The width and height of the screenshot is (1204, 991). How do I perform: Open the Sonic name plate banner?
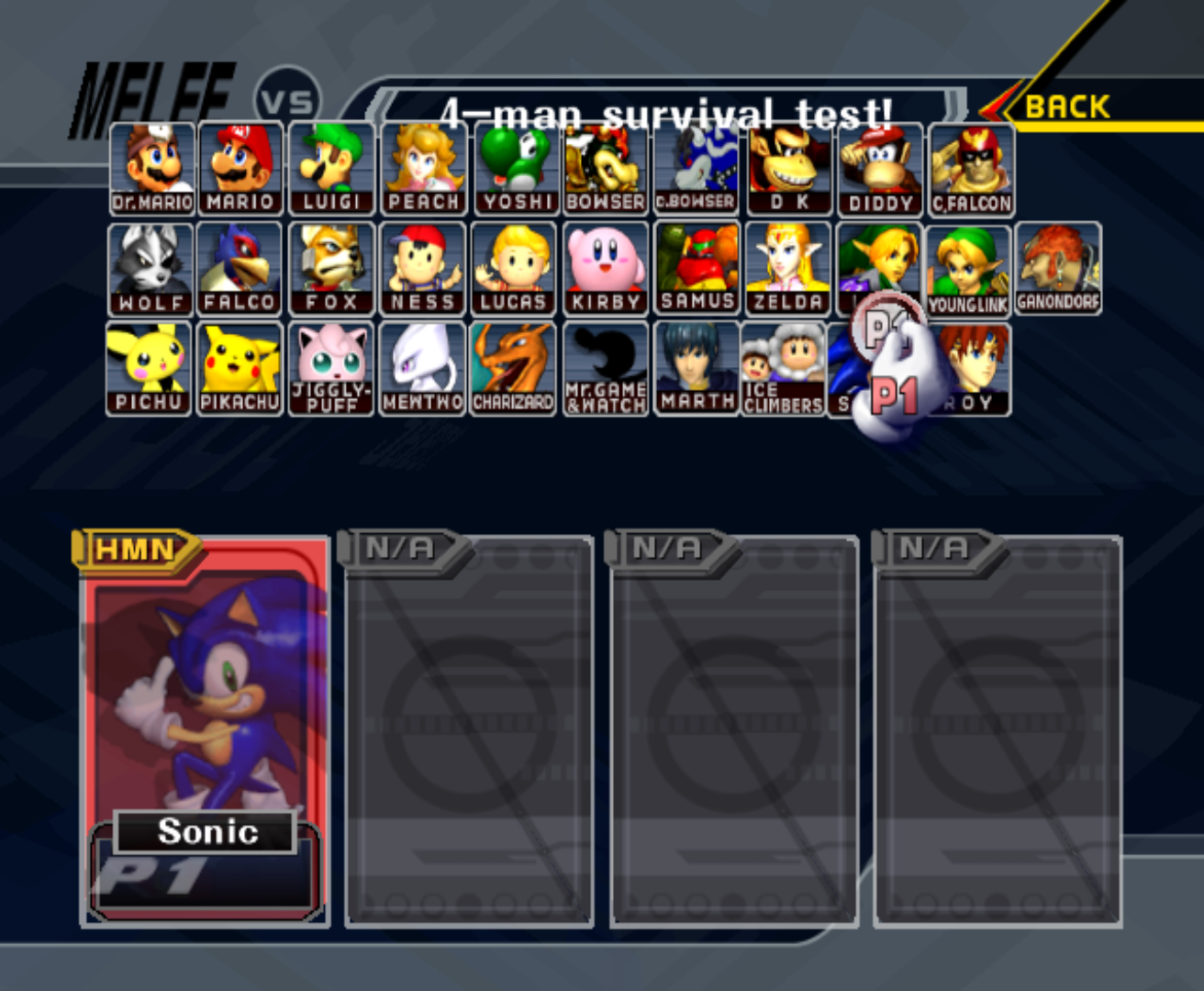[207, 833]
